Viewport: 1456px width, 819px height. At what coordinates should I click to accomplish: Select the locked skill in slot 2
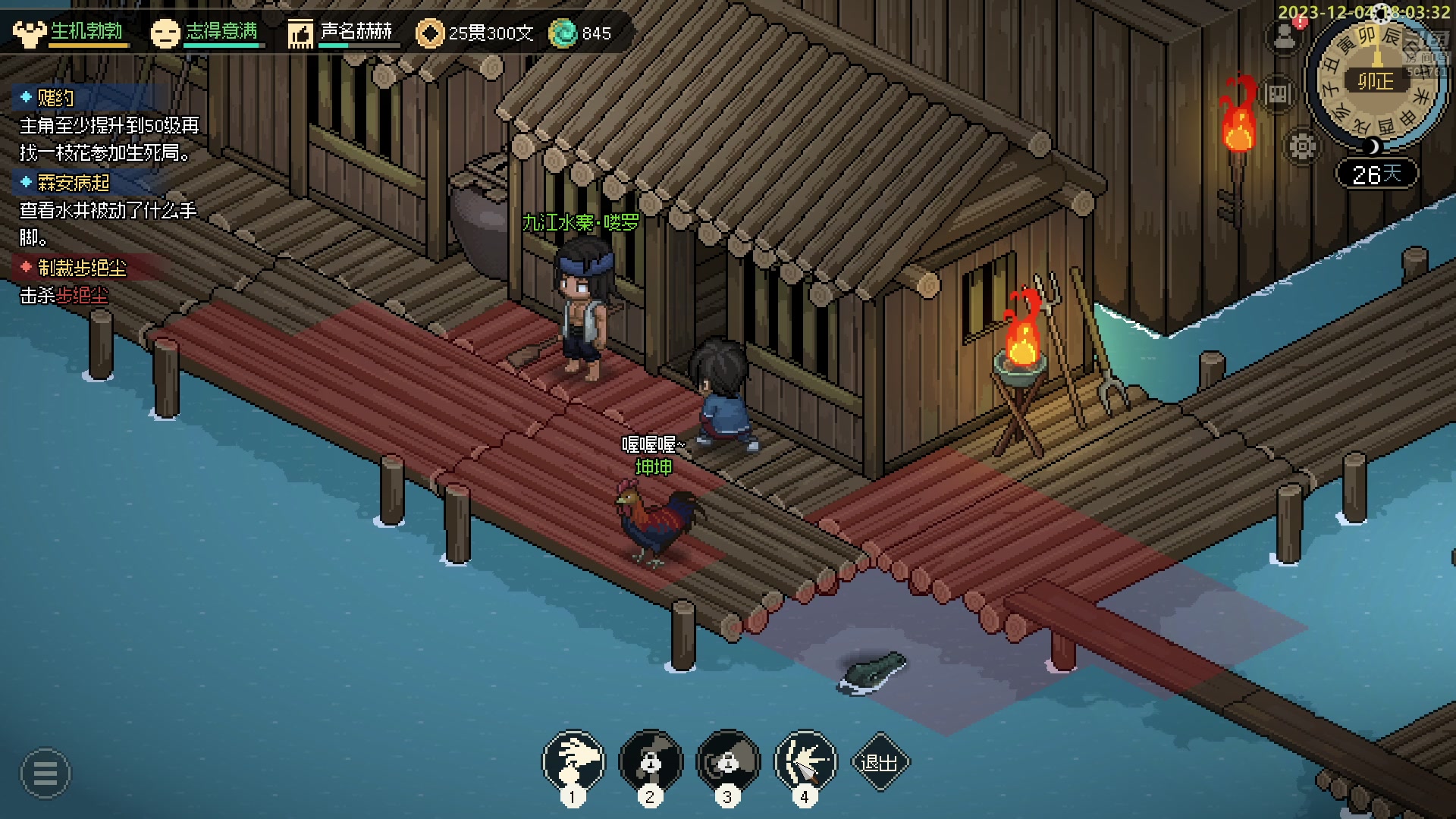tap(651, 761)
